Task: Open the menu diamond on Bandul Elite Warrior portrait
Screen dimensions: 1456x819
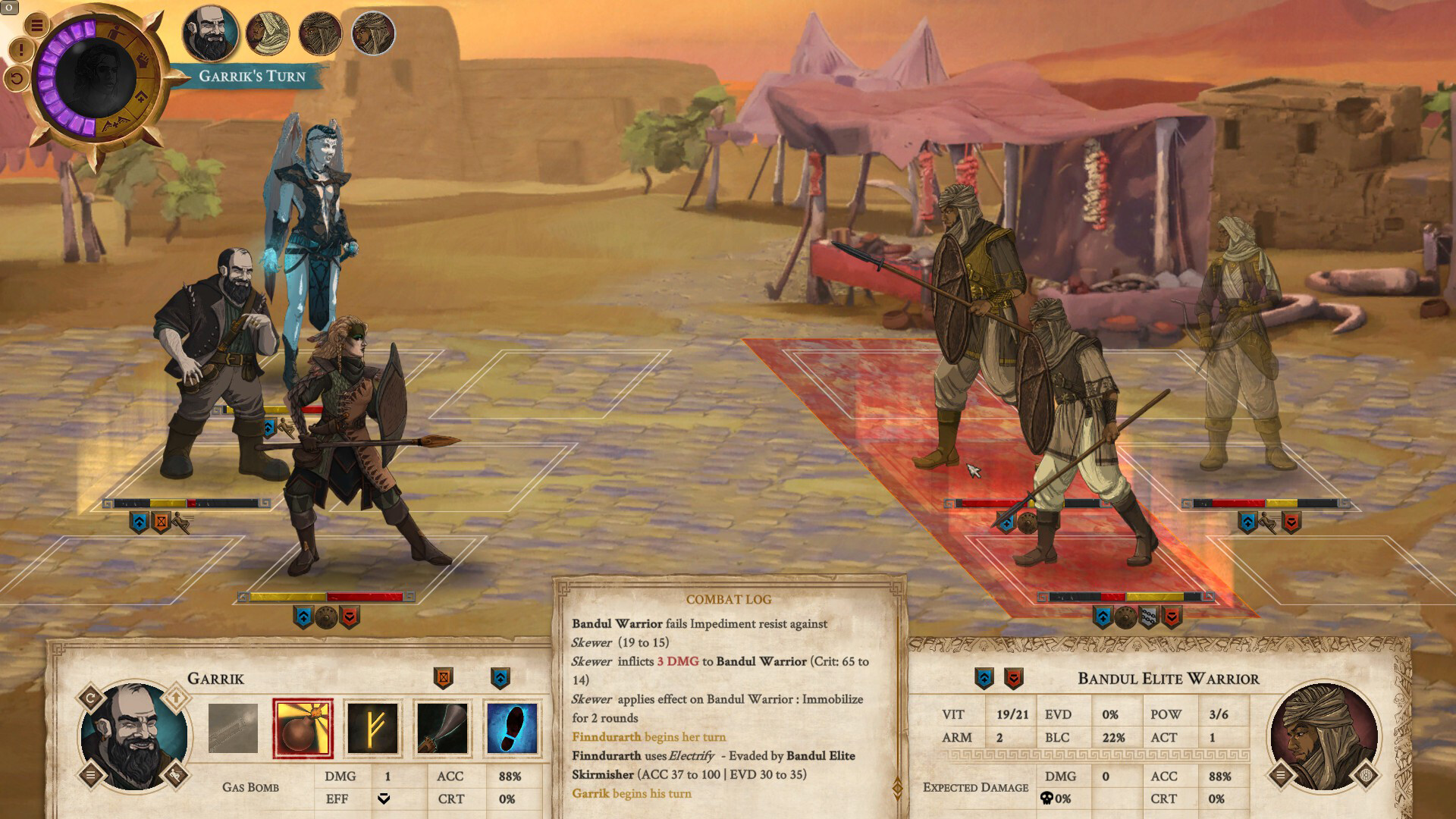Action: 1282,775
